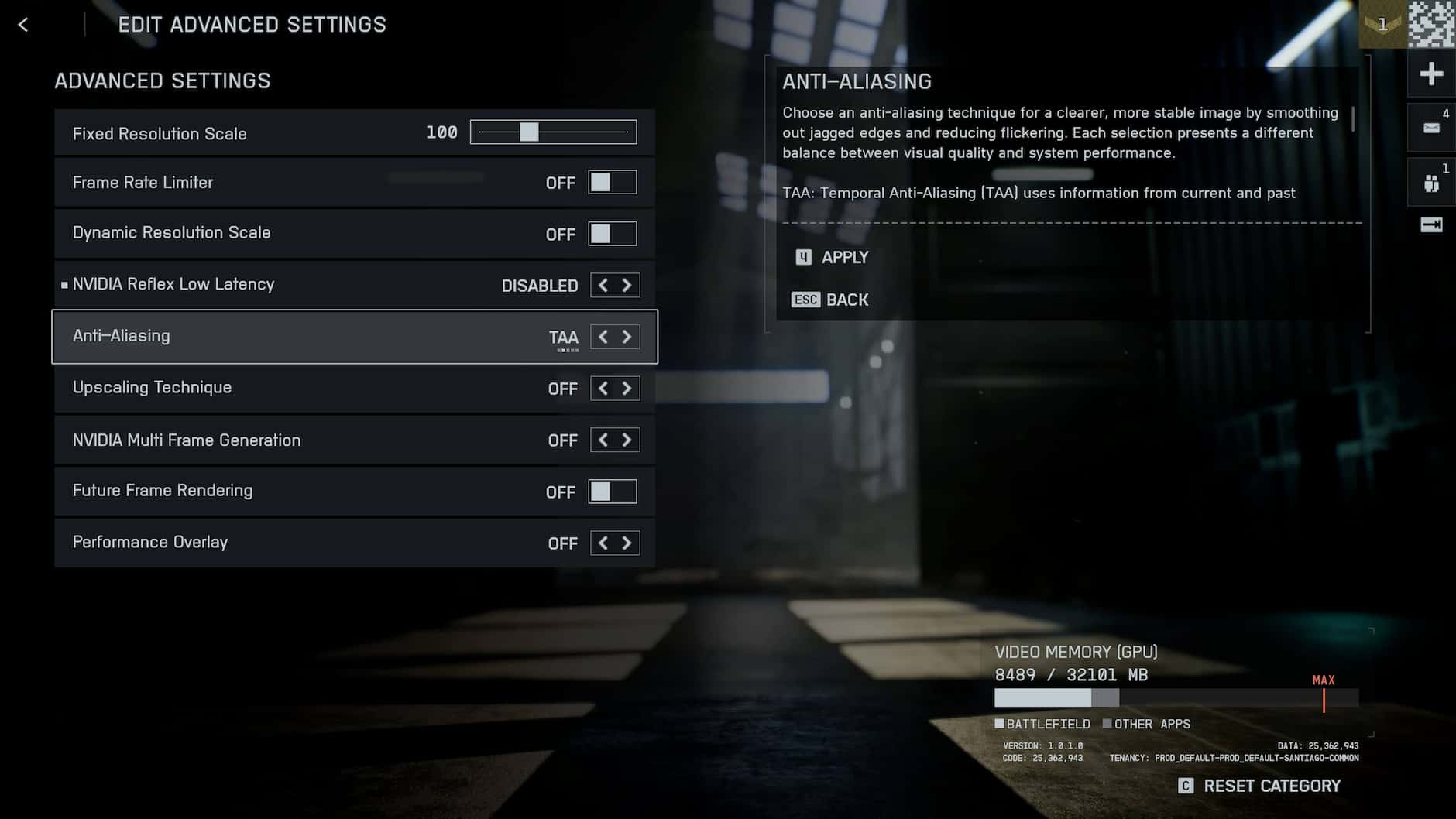Toggle the Frame Rate Limiter switch
This screenshot has width=1456, height=819.
[612, 183]
